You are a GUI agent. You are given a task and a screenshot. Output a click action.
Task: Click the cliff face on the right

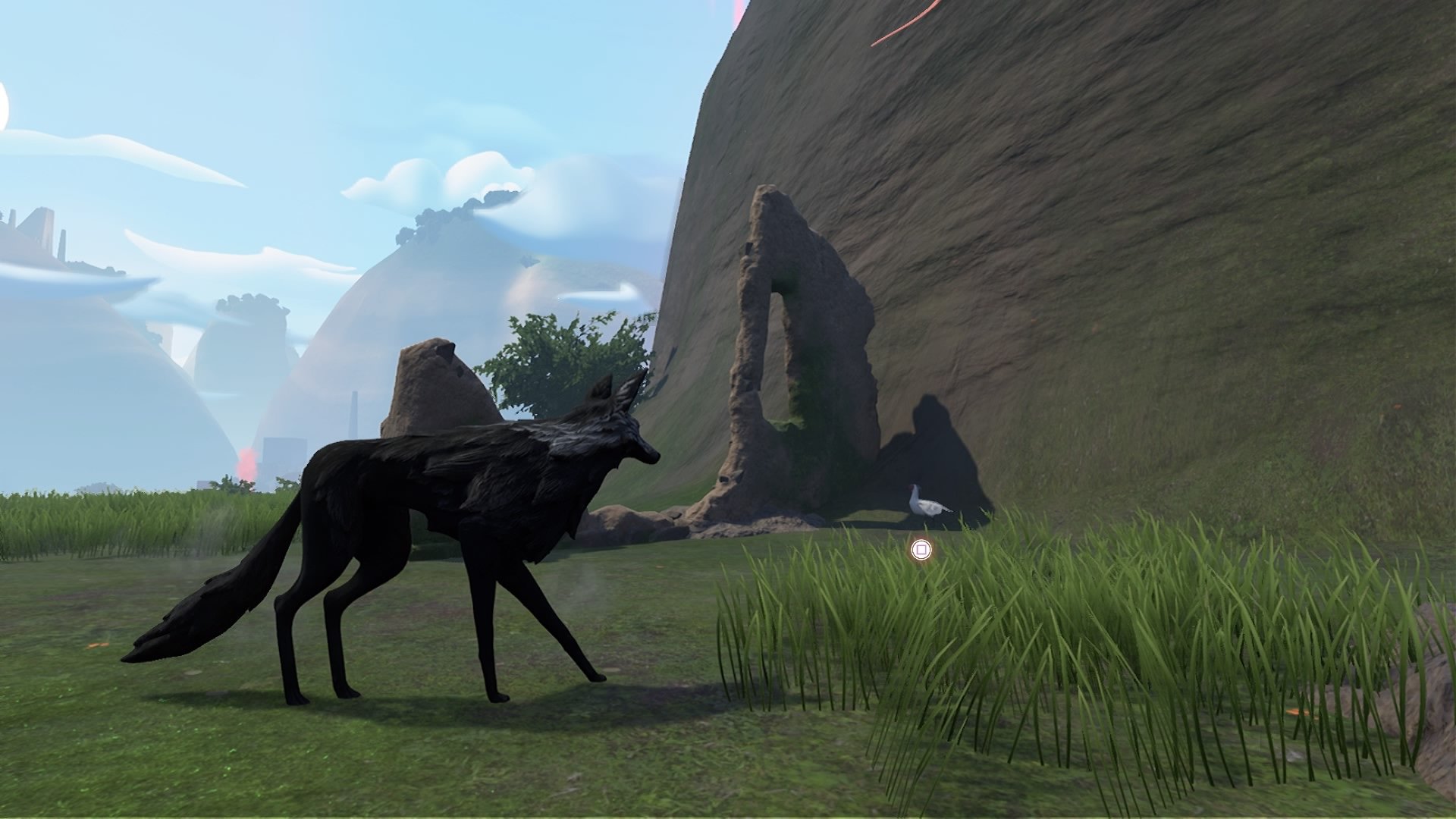(1213, 227)
